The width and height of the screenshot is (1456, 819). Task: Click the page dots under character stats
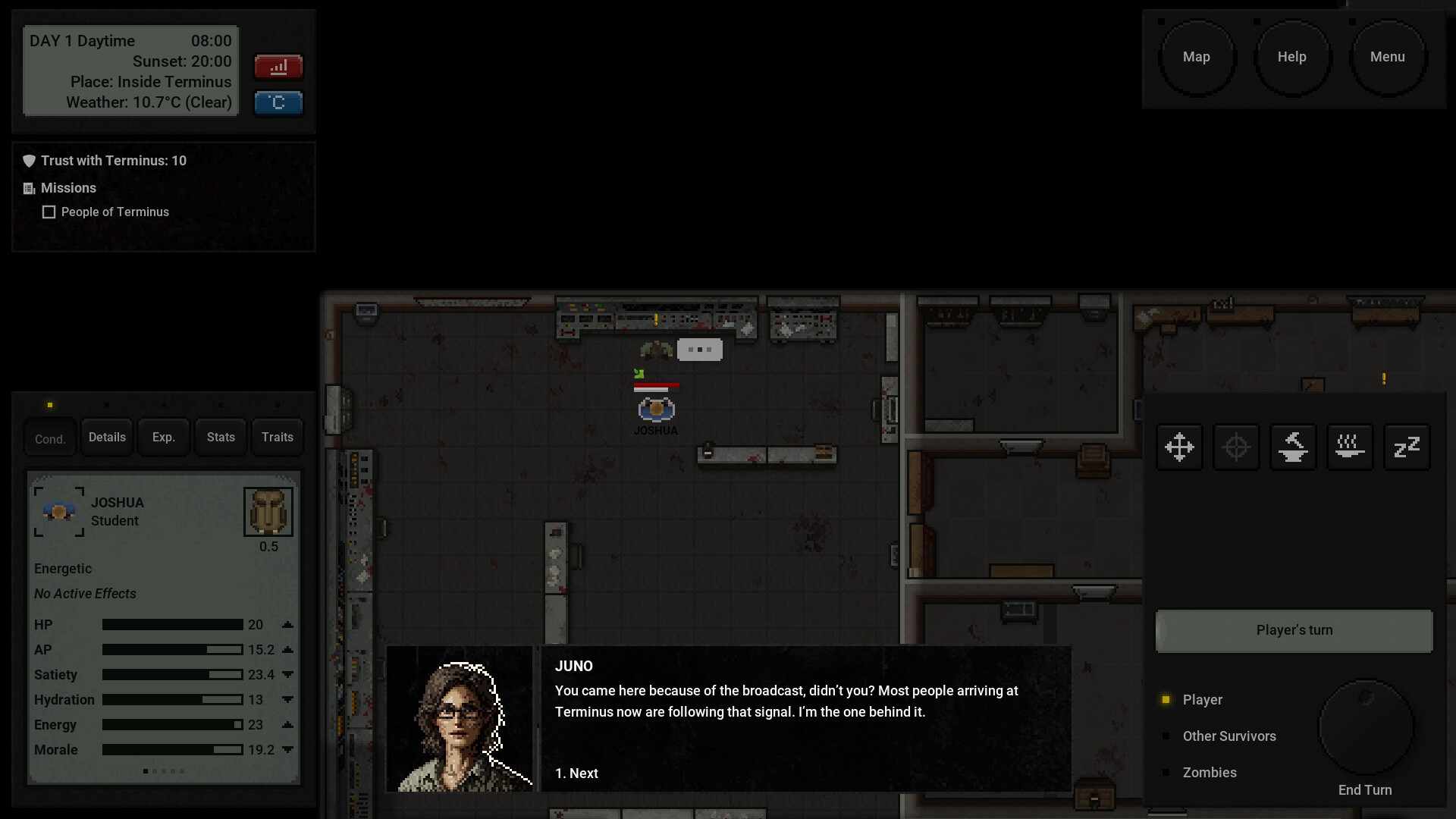click(164, 770)
